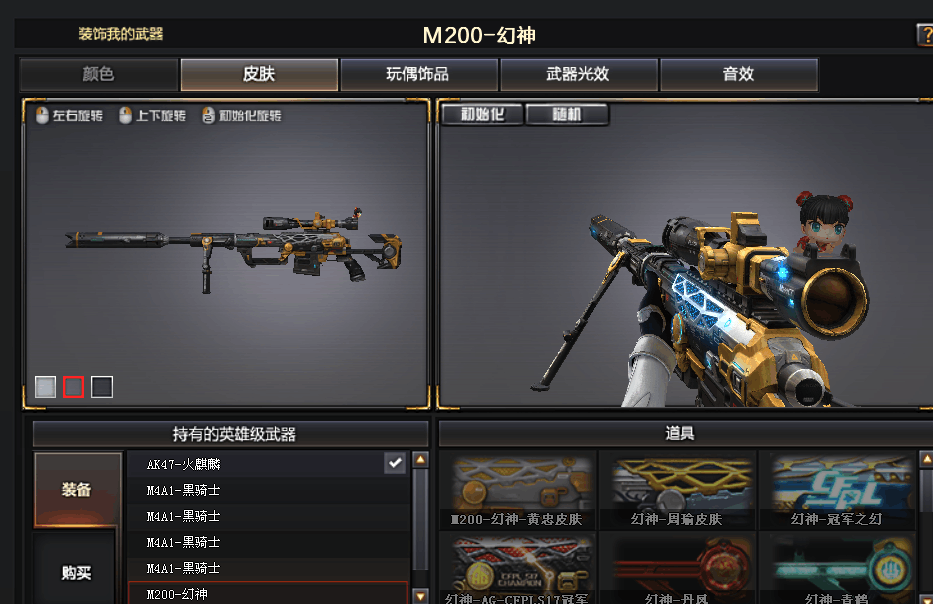Open the 玩偶饰品 charm tab

[x=418, y=75]
